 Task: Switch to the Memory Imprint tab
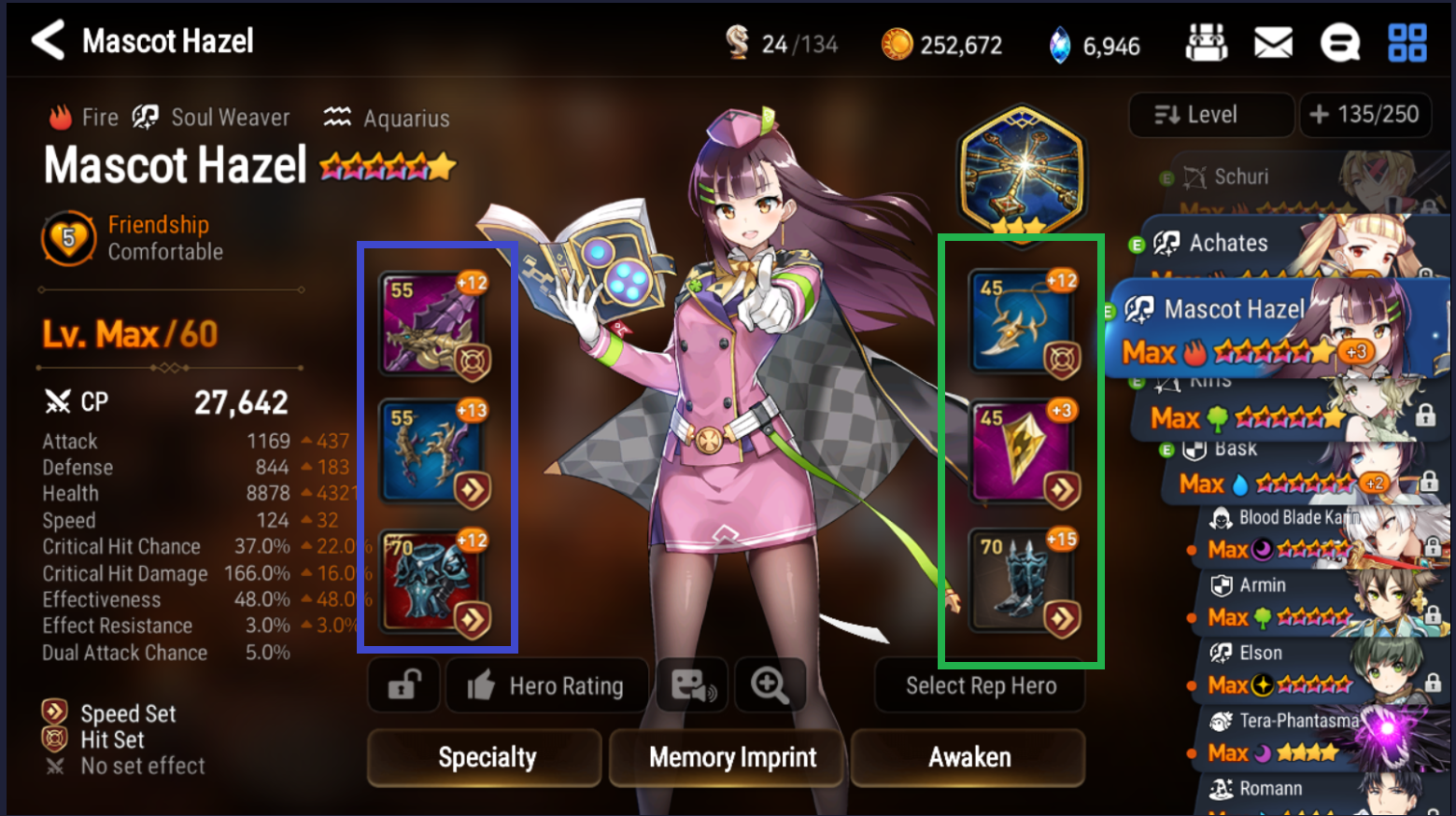[x=727, y=757]
